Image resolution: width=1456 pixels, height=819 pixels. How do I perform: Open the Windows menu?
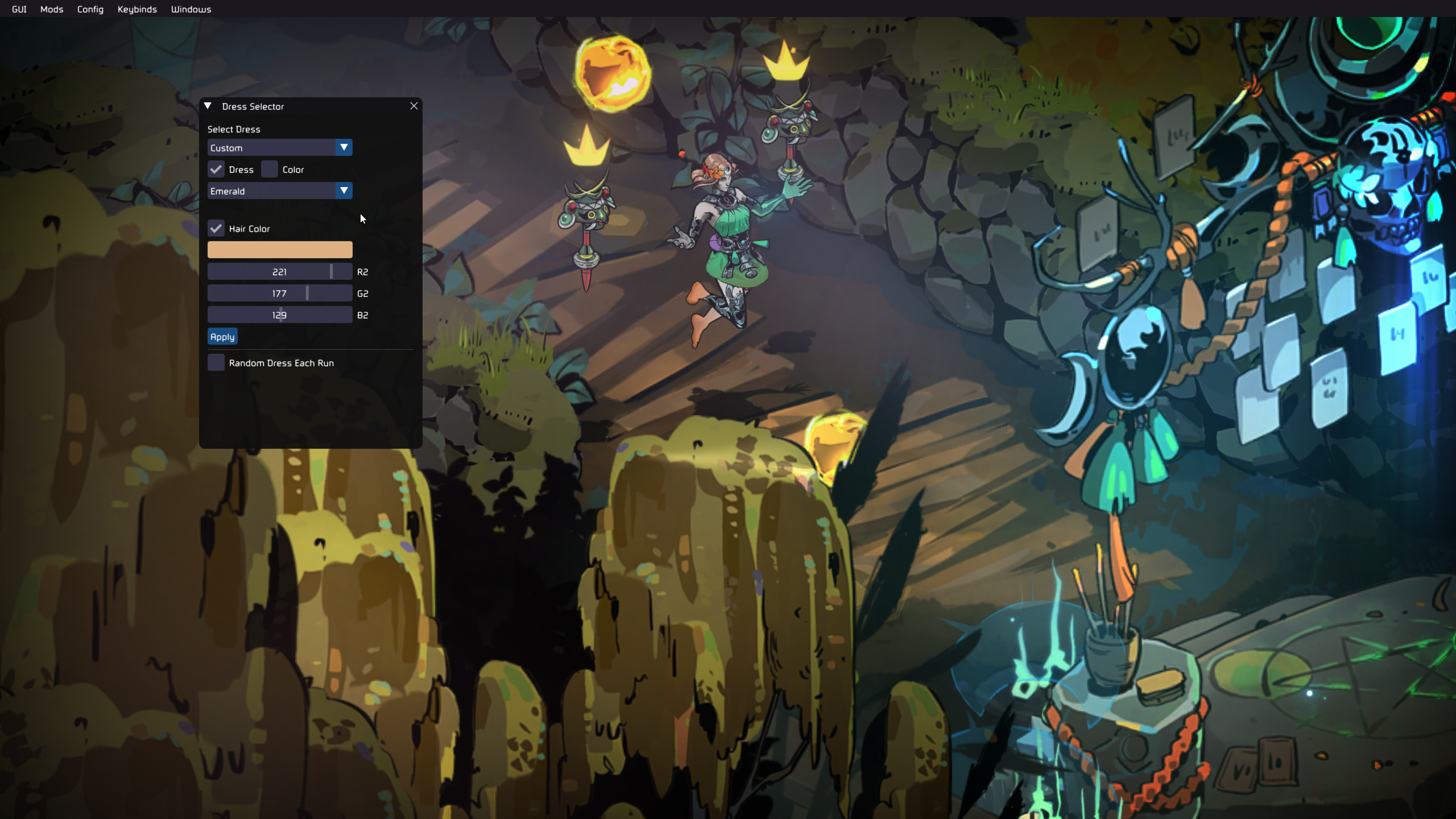[191, 9]
